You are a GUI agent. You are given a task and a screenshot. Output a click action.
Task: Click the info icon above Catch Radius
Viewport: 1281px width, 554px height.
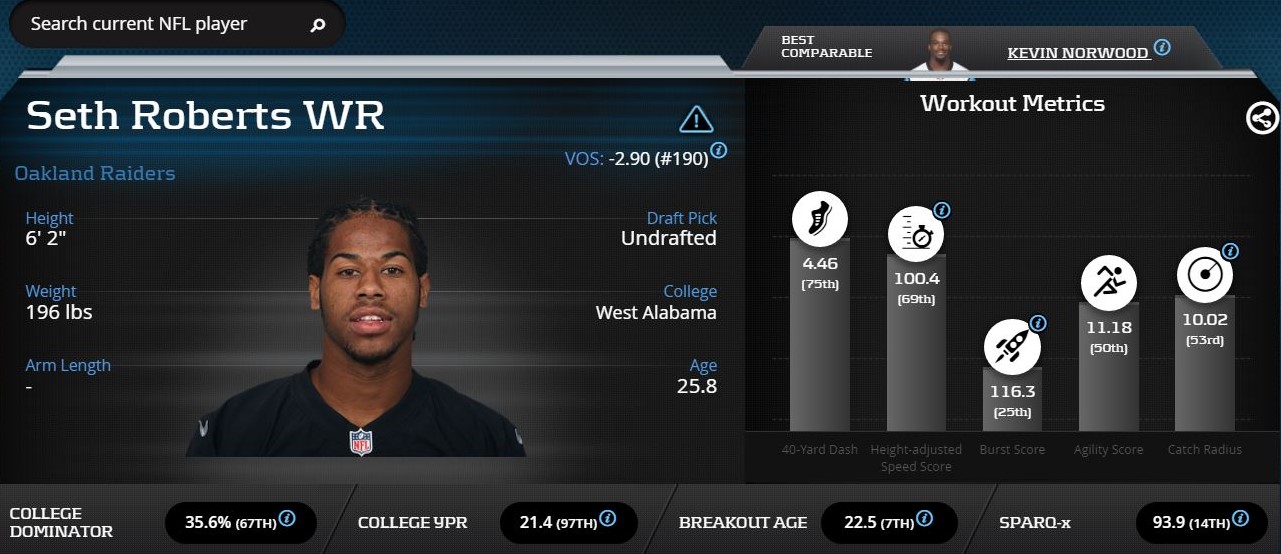[1230, 251]
